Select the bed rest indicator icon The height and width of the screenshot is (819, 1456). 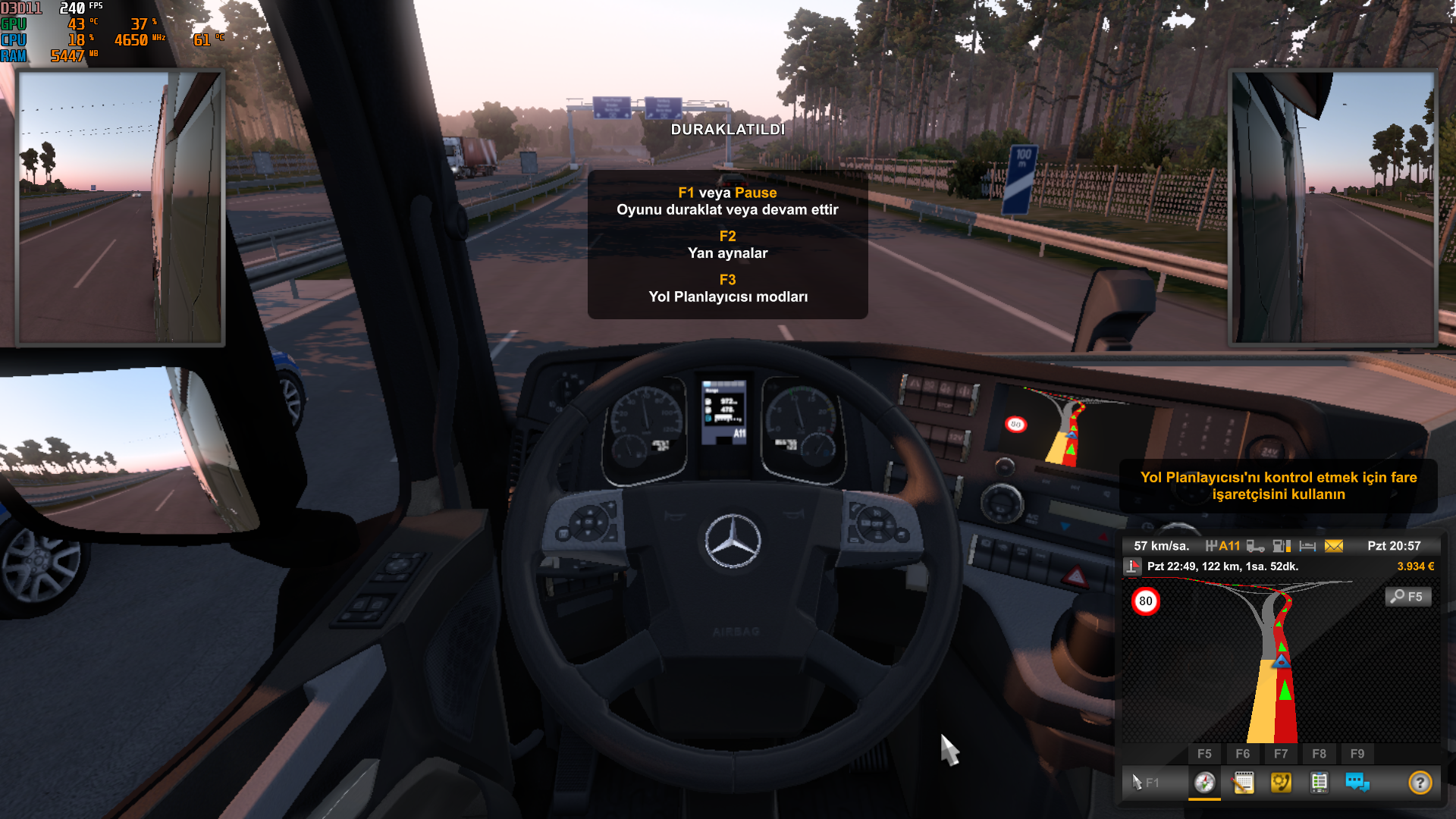(1307, 546)
